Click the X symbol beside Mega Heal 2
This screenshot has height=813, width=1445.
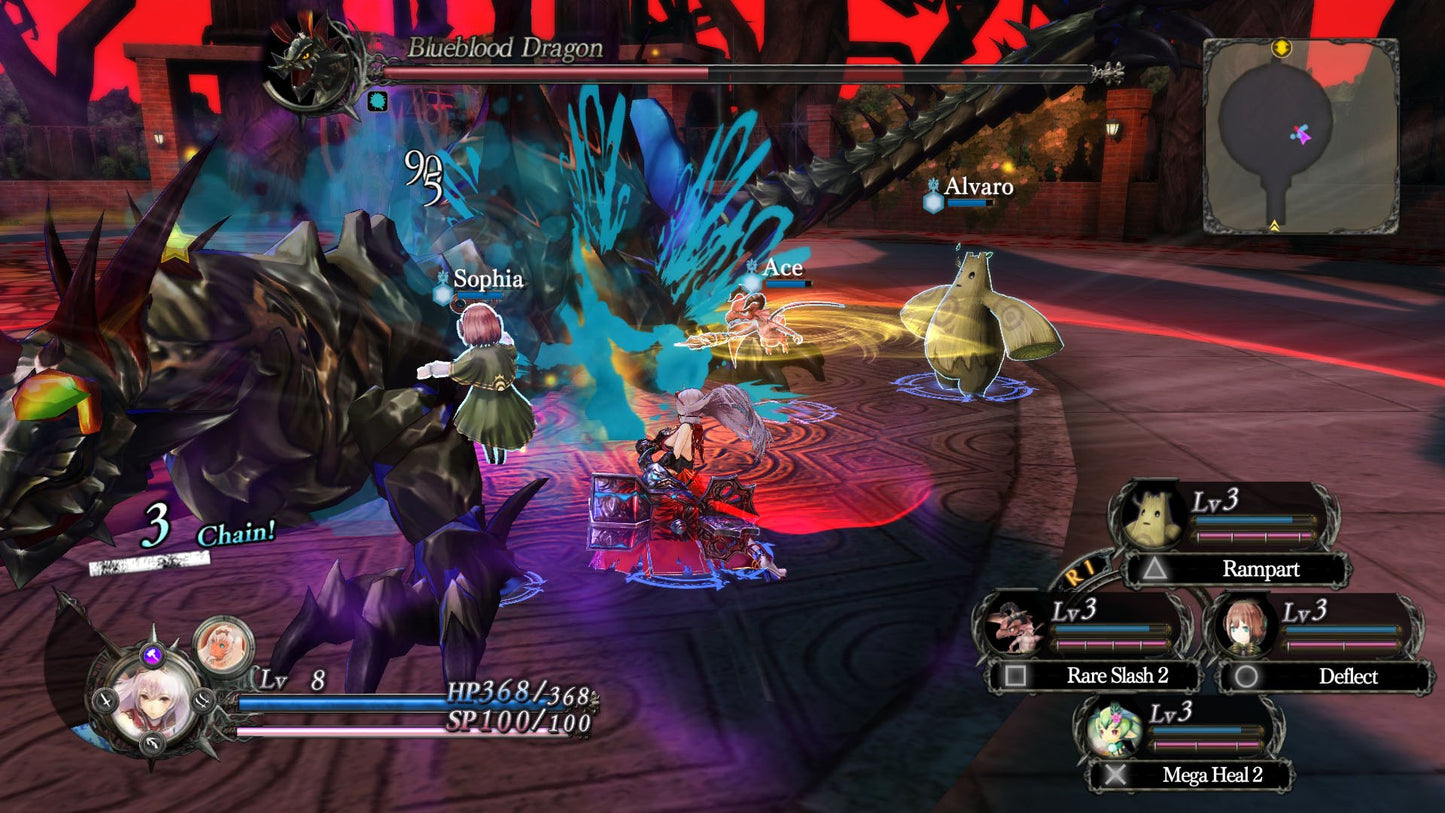[x=1117, y=775]
